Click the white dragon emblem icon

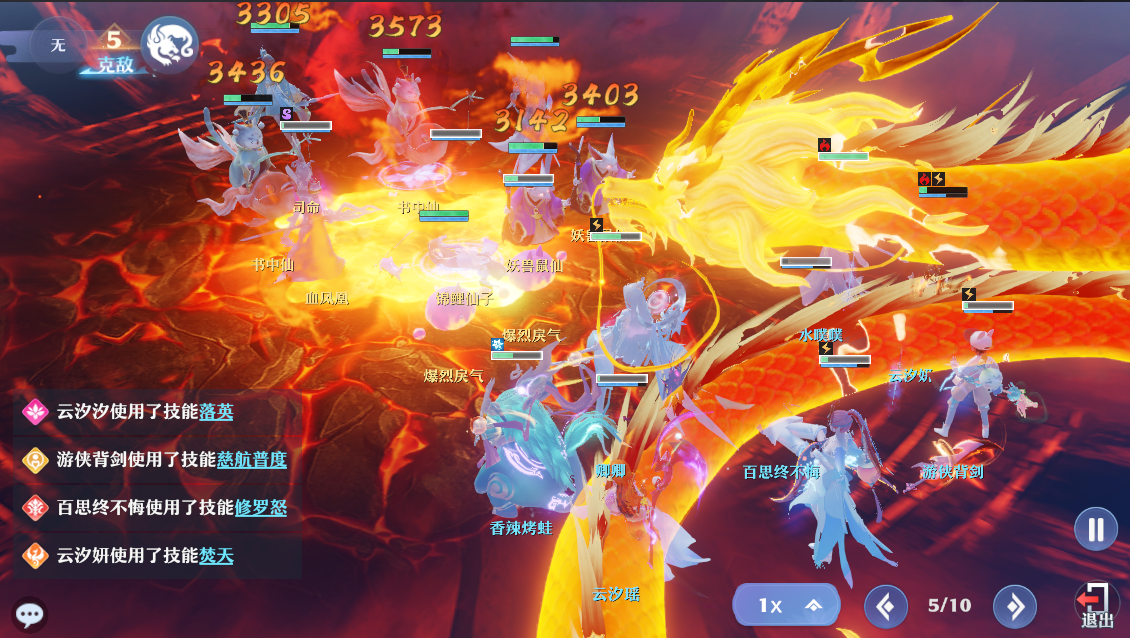[169, 45]
